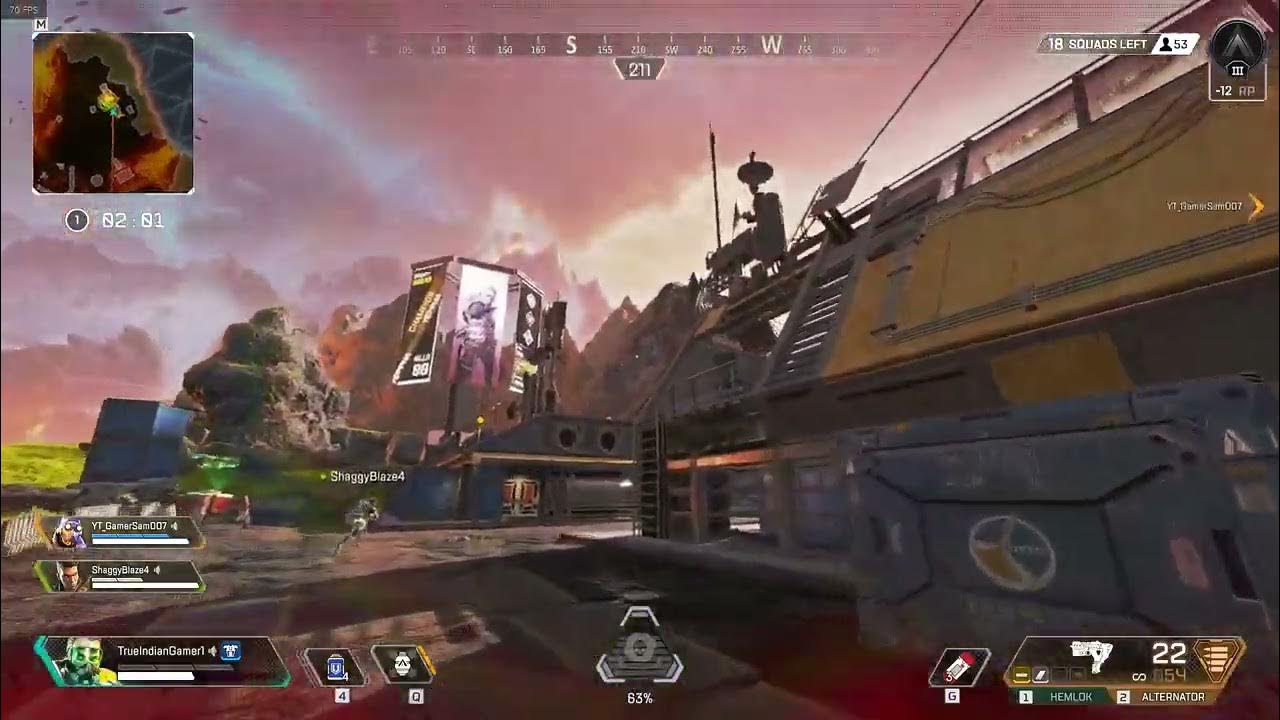Viewport: 1280px width, 720px height.
Task: Select TrueIndianGamer1's legend portrait
Action: tap(72, 661)
